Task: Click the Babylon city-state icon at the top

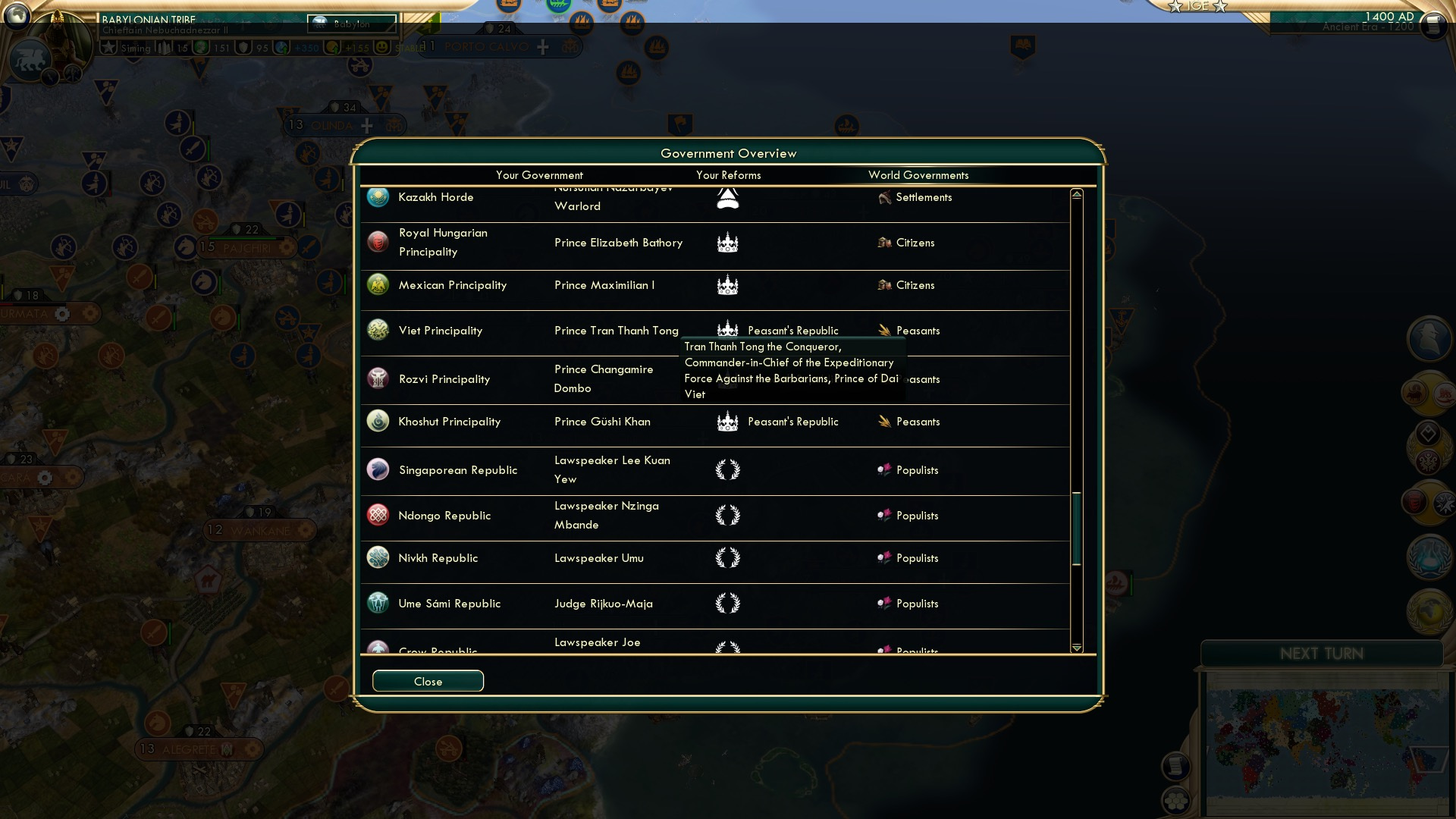Action: click(x=320, y=24)
